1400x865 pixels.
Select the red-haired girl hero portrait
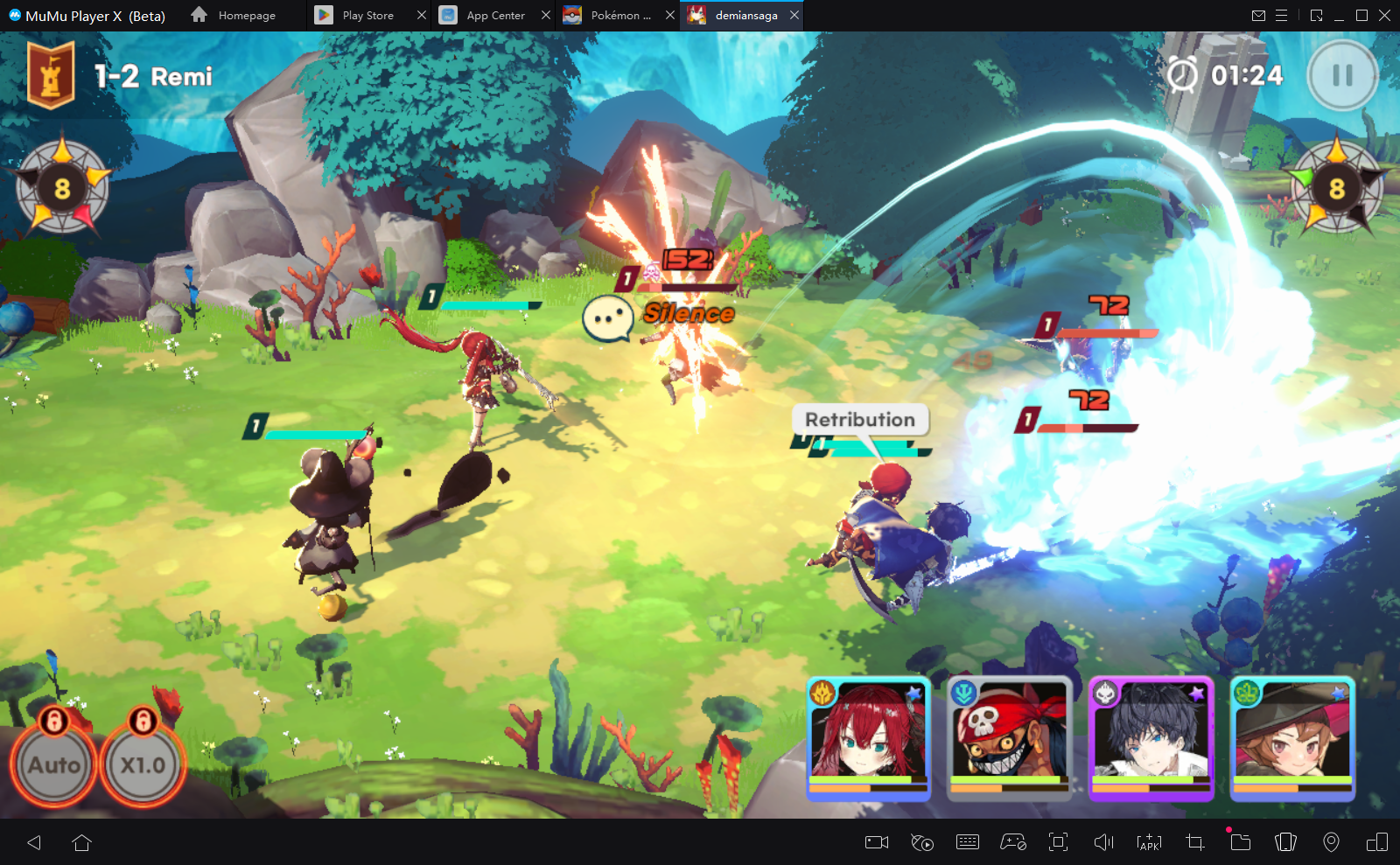tap(868, 739)
